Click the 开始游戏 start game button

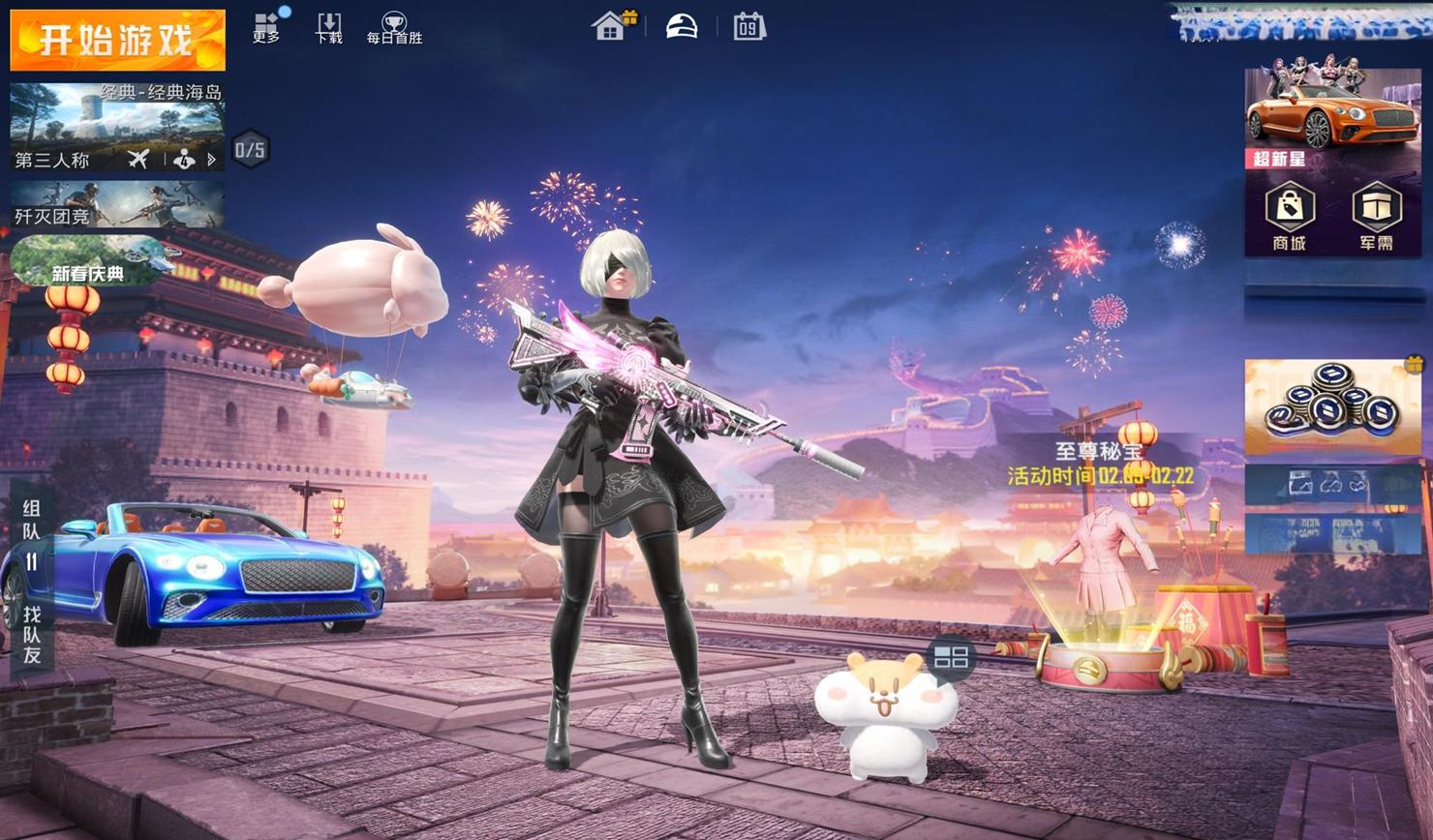click(x=117, y=40)
